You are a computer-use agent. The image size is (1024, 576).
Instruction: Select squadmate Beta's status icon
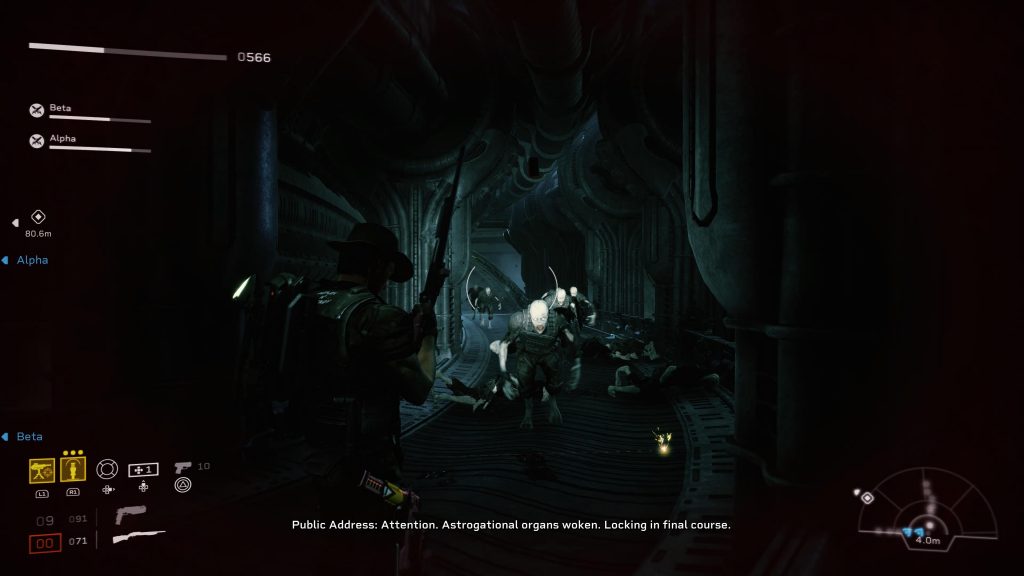point(37,111)
